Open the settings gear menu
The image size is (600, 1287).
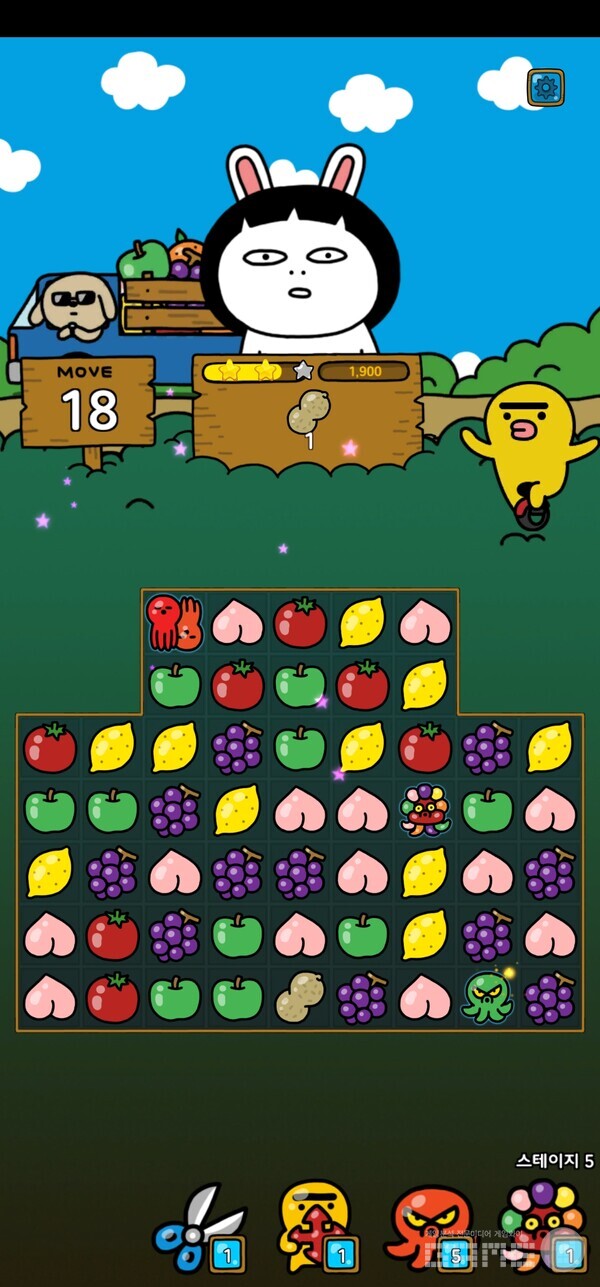click(545, 88)
